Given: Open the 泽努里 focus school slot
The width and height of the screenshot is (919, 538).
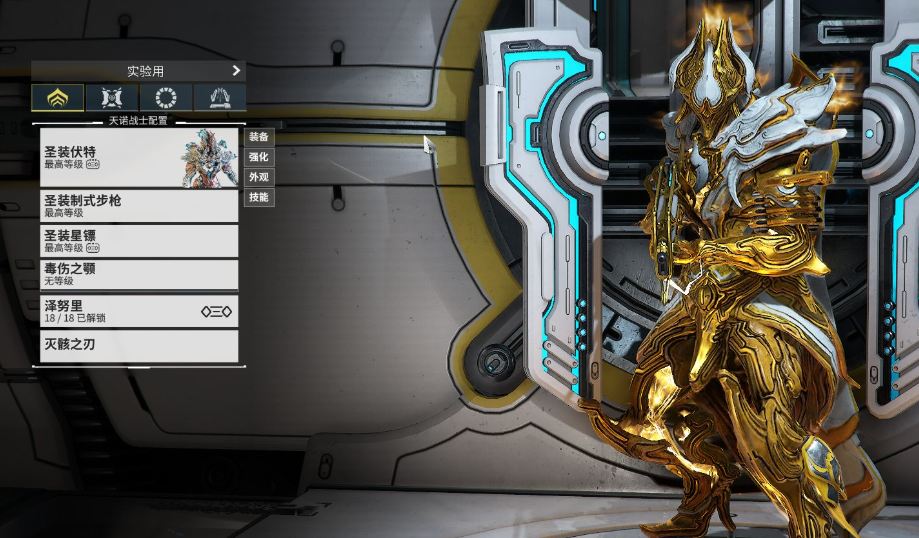Looking at the screenshot, I should point(139,311).
